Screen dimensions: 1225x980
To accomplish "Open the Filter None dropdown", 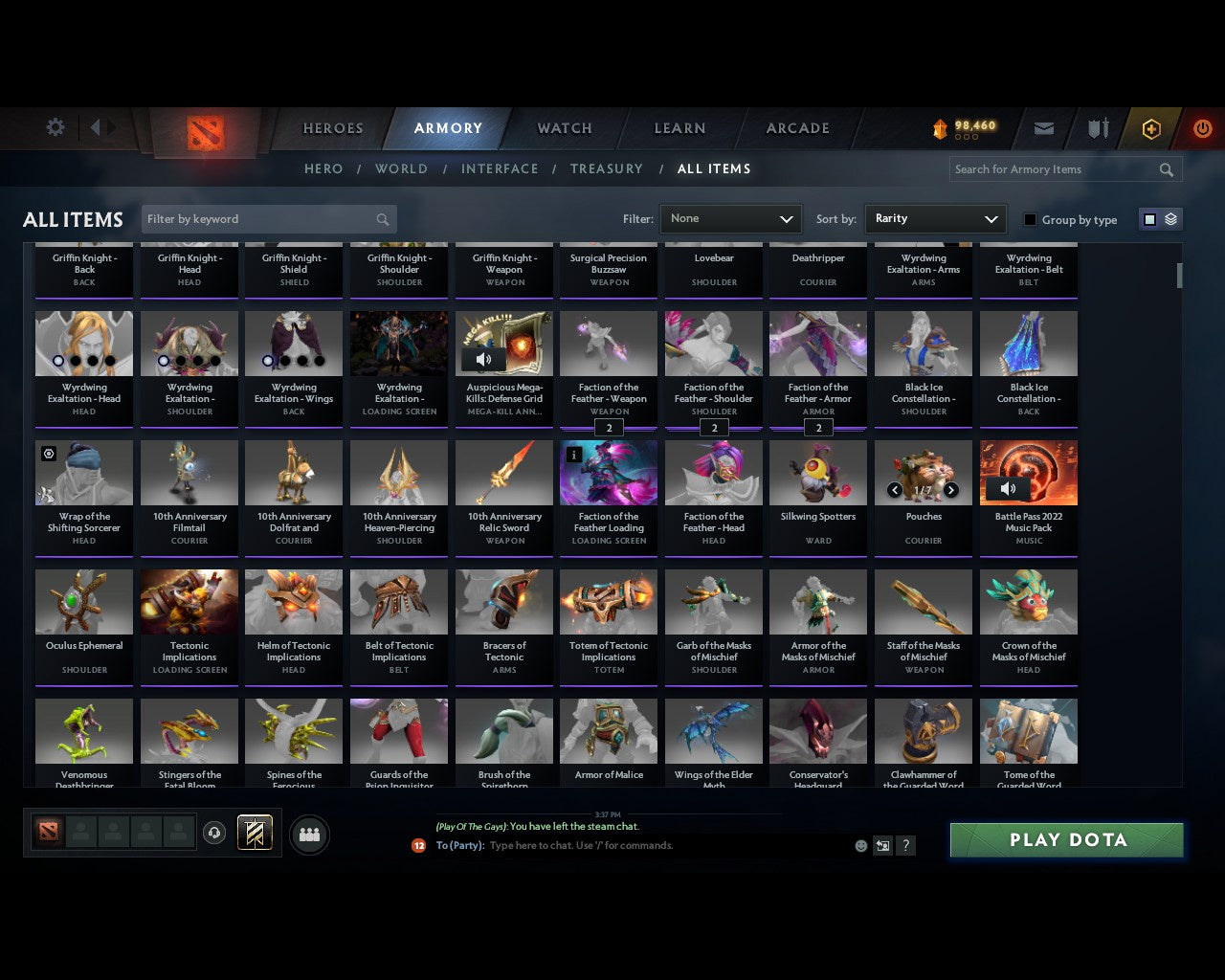I will 730,218.
